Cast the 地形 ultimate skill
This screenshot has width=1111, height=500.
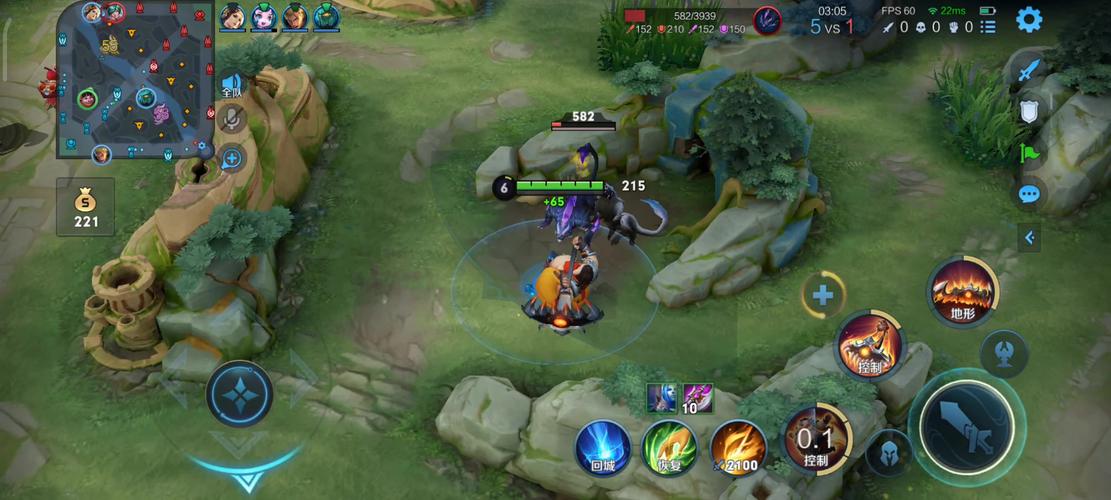coord(962,292)
